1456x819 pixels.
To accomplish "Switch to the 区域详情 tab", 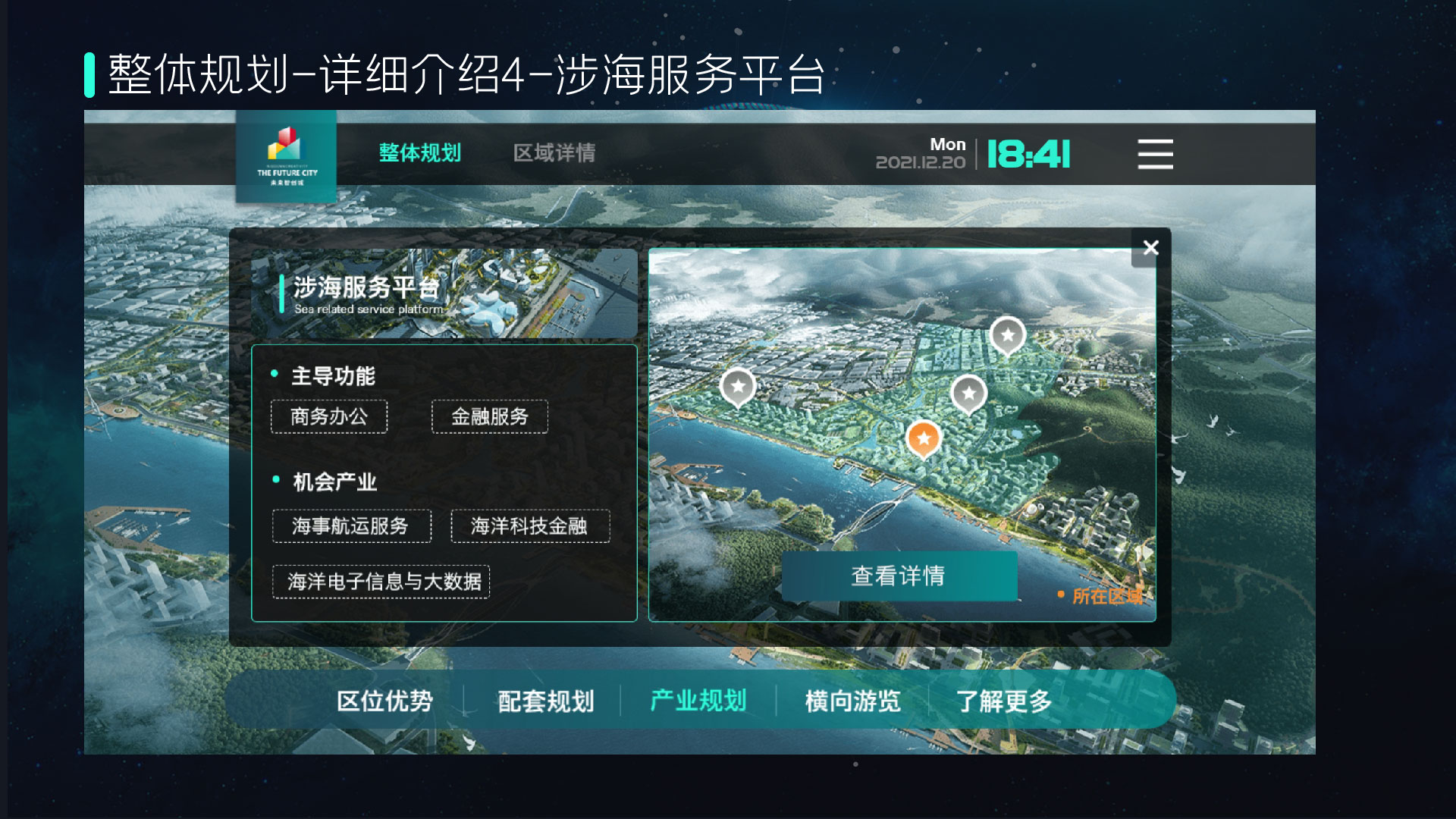I will [x=553, y=153].
